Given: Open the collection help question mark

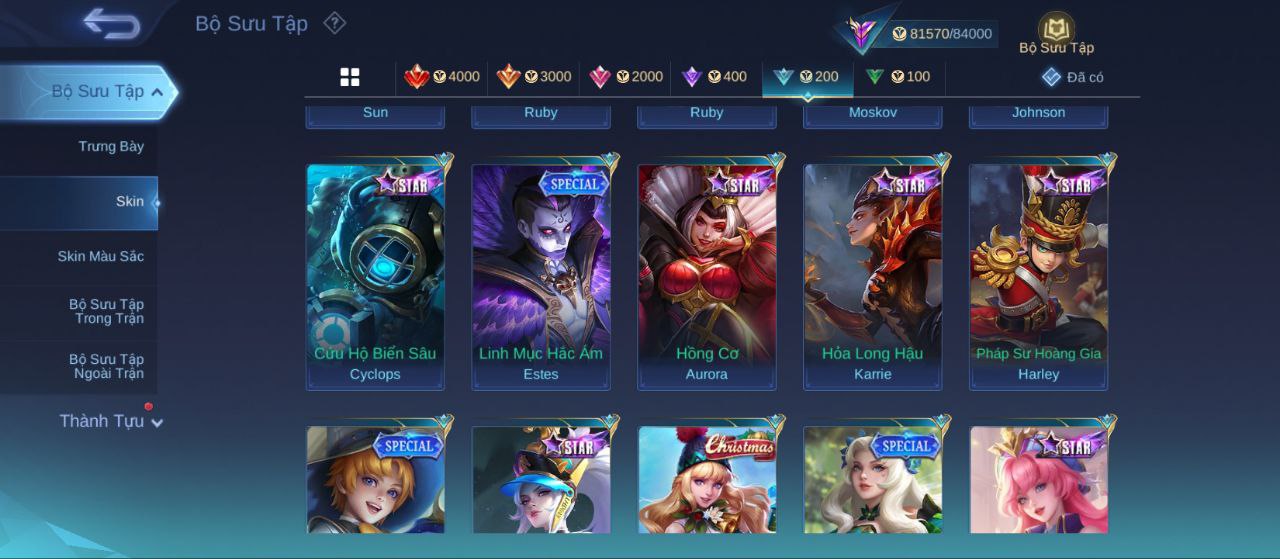Looking at the screenshot, I should click(x=335, y=23).
